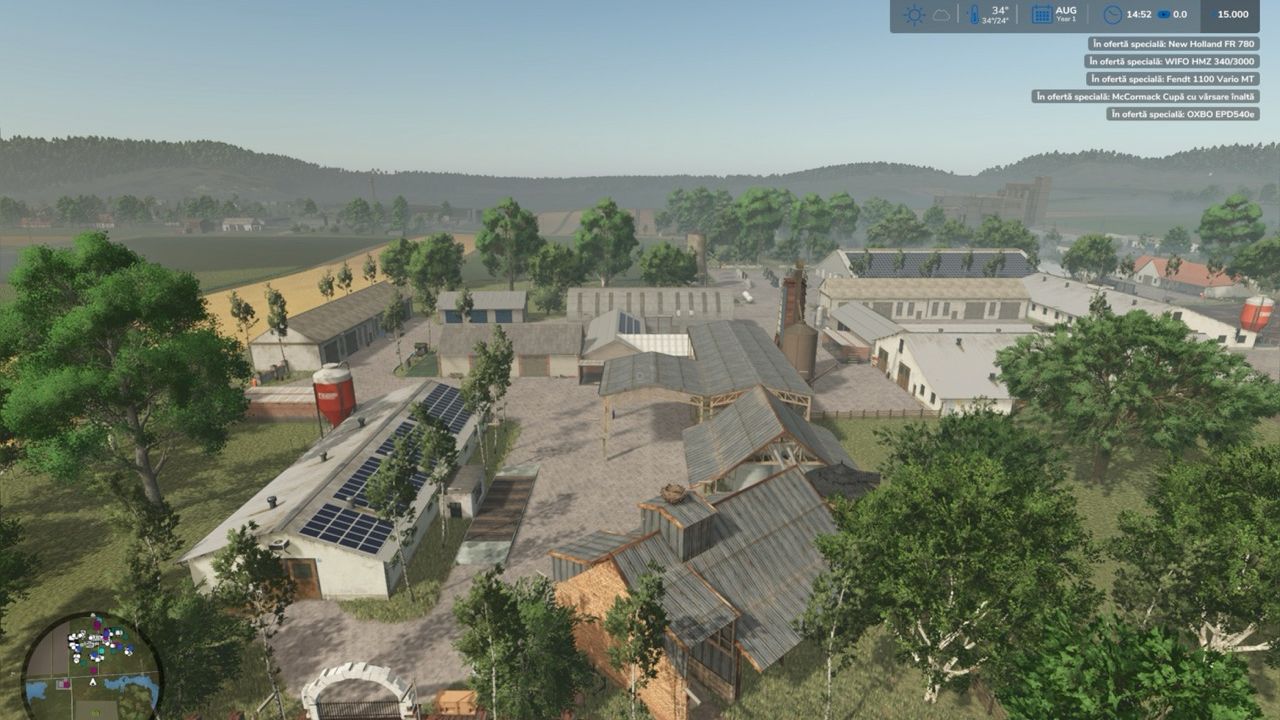Click the sun weather icon
This screenshot has width=1280, height=720.
pyautogui.click(x=914, y=15)
